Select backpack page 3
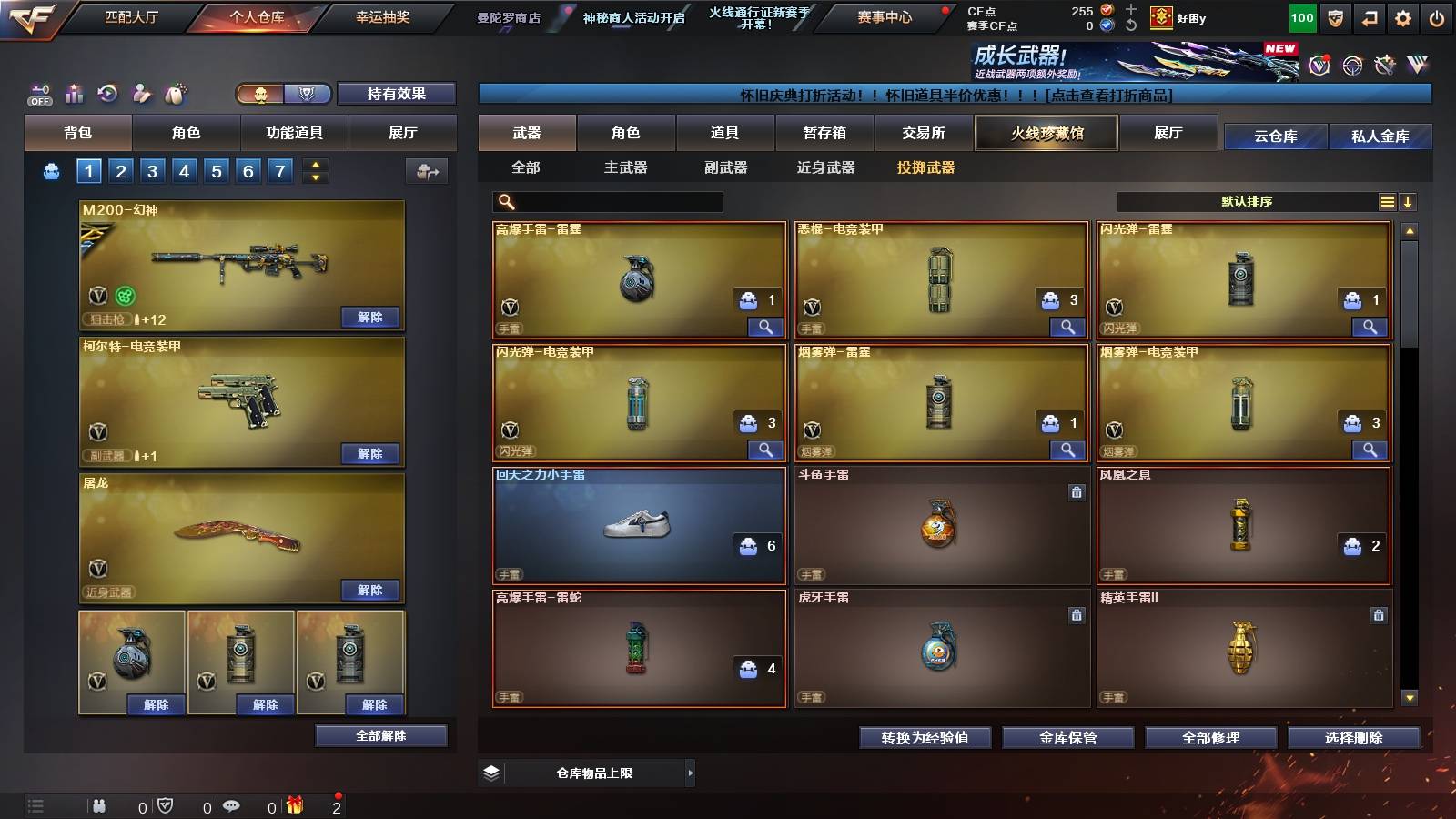1456x819 pixels. pos(153,170)
